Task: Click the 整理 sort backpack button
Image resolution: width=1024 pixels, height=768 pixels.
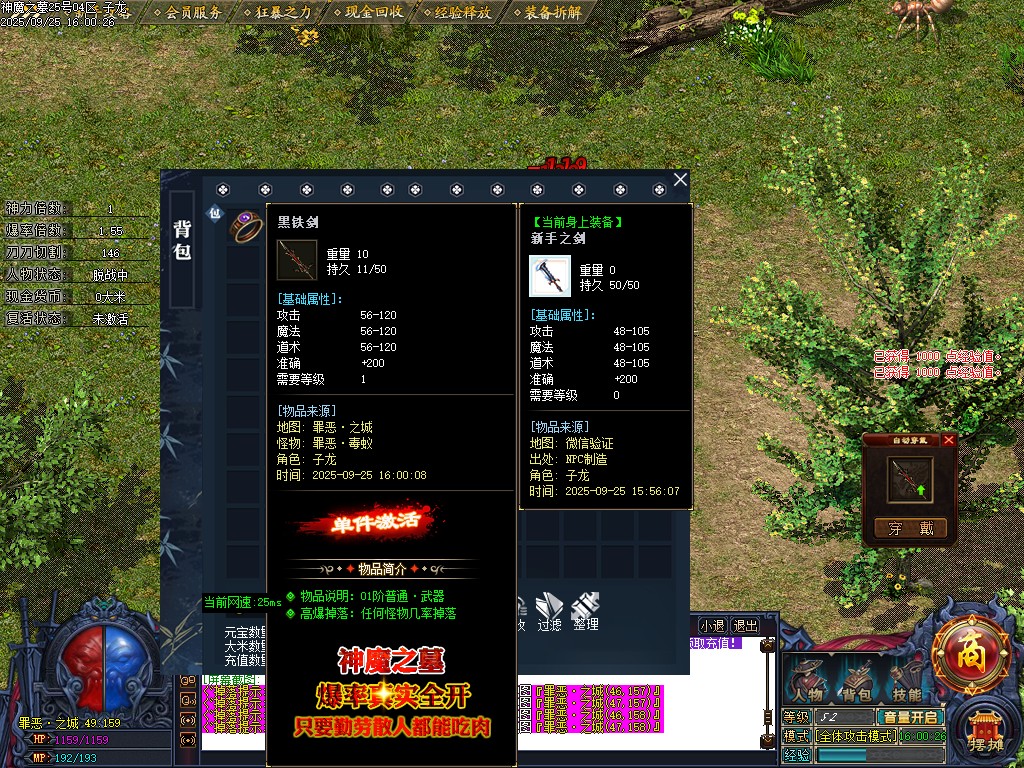Action: point(586,610)
